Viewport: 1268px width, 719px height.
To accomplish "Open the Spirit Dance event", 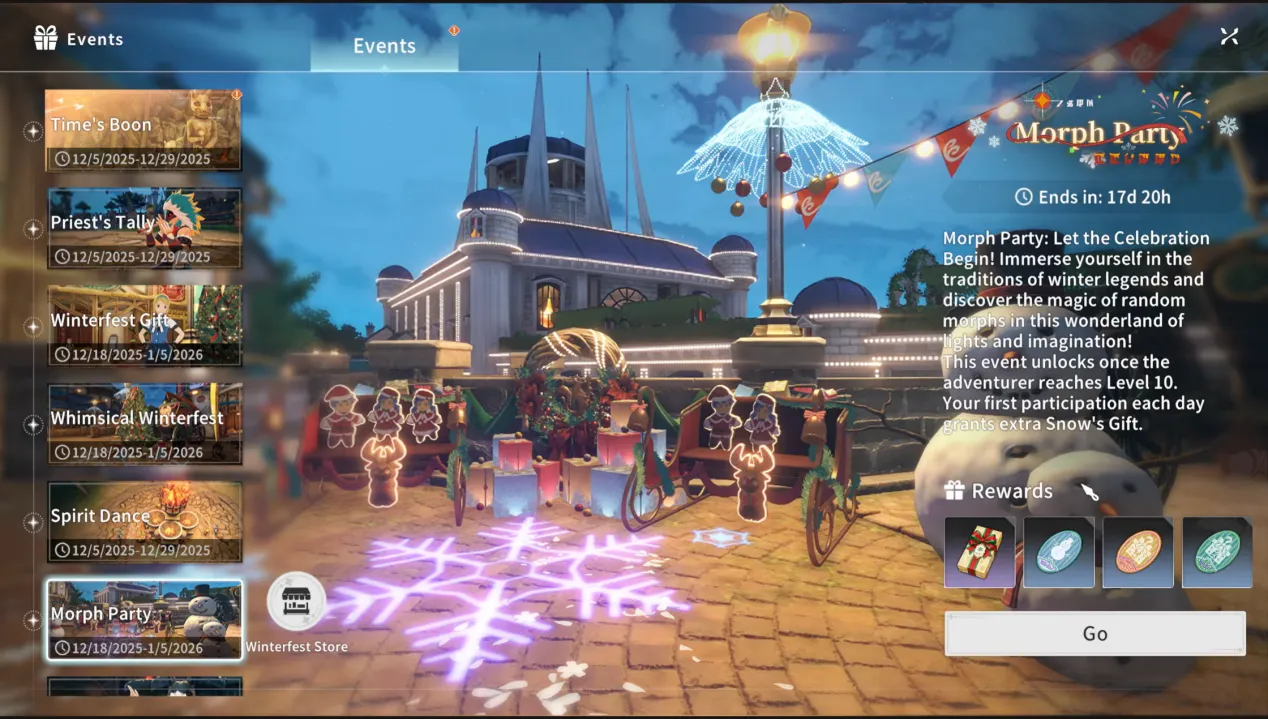I will pyautogui.click(x=144, y=522).
